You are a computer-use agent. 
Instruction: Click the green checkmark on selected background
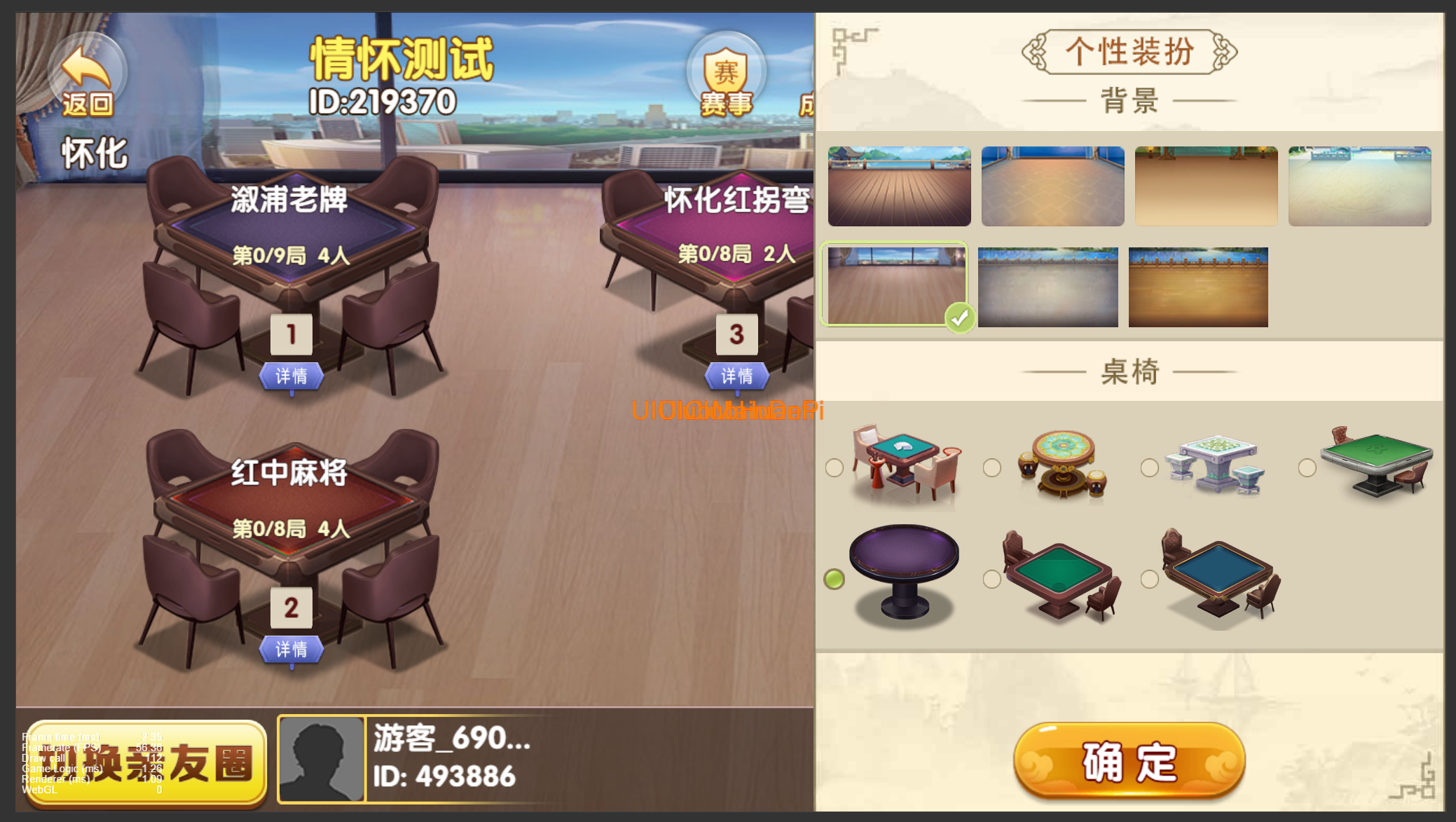(961, 317)
